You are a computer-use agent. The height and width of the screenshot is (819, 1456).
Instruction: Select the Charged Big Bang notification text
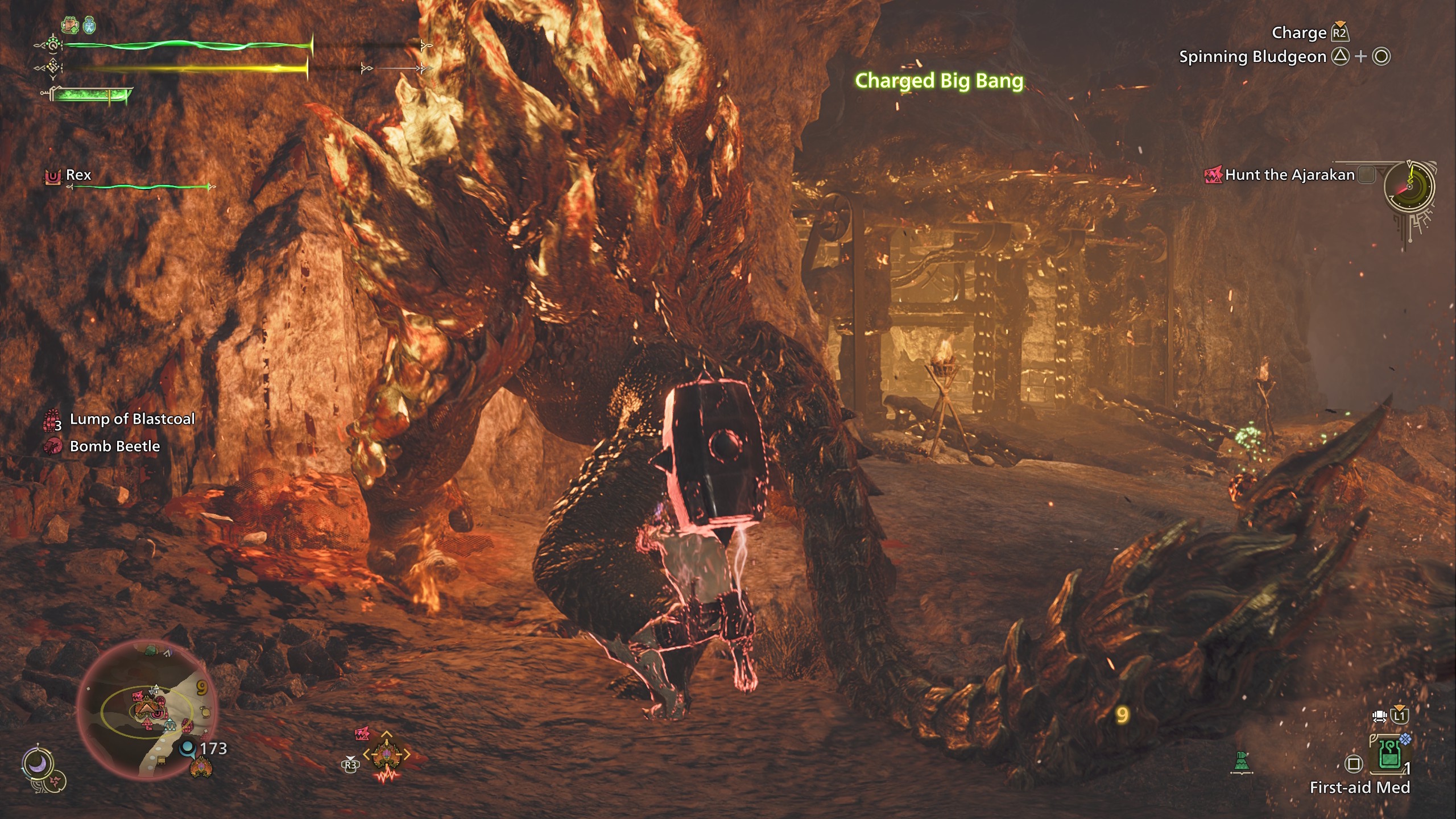pos(938,81)
